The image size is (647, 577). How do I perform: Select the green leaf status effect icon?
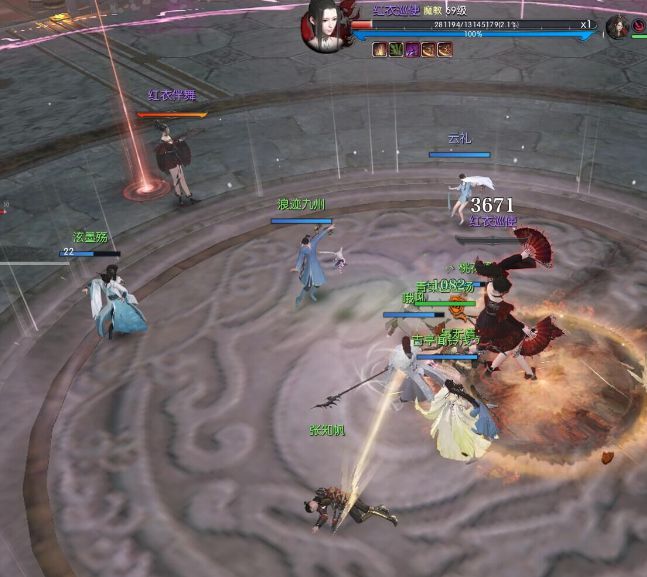pyautogui.click(x=396, y=49)
